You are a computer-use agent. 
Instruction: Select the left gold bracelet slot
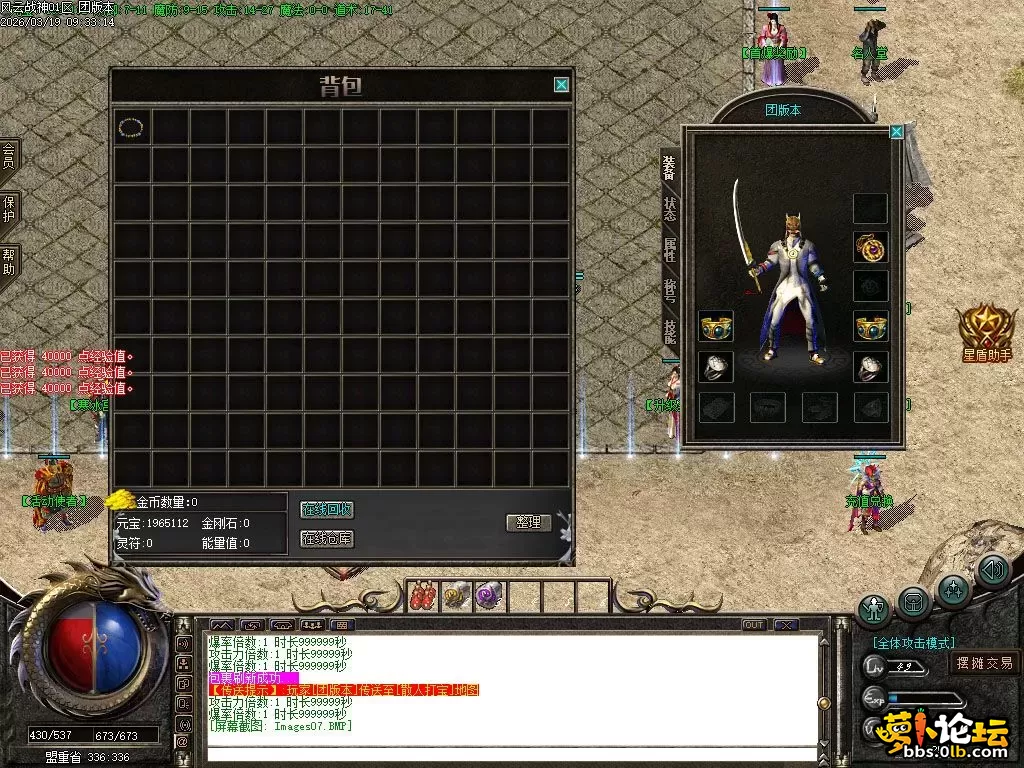click(x=716, y=326)
